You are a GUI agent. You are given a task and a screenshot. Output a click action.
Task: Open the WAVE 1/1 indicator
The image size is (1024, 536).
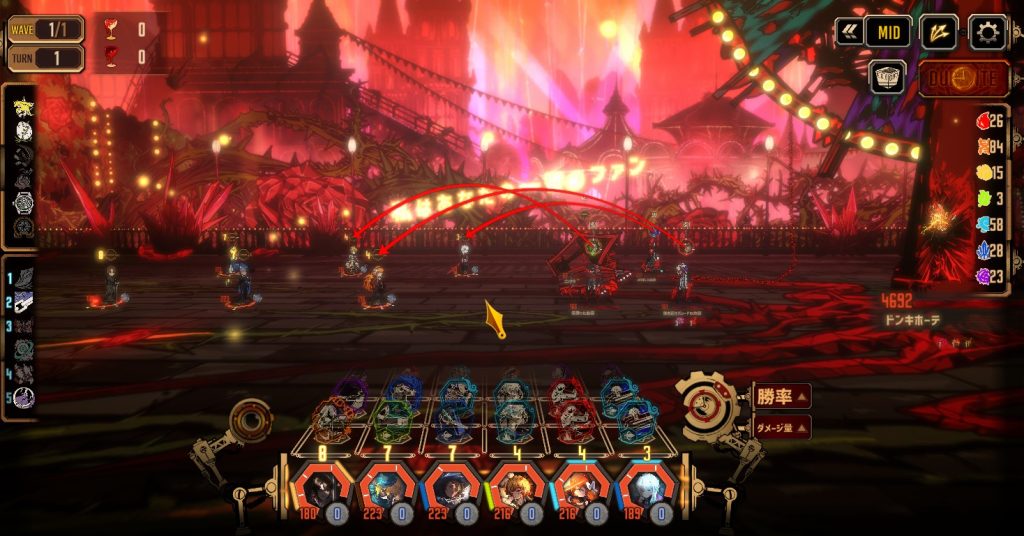[46, 29]
